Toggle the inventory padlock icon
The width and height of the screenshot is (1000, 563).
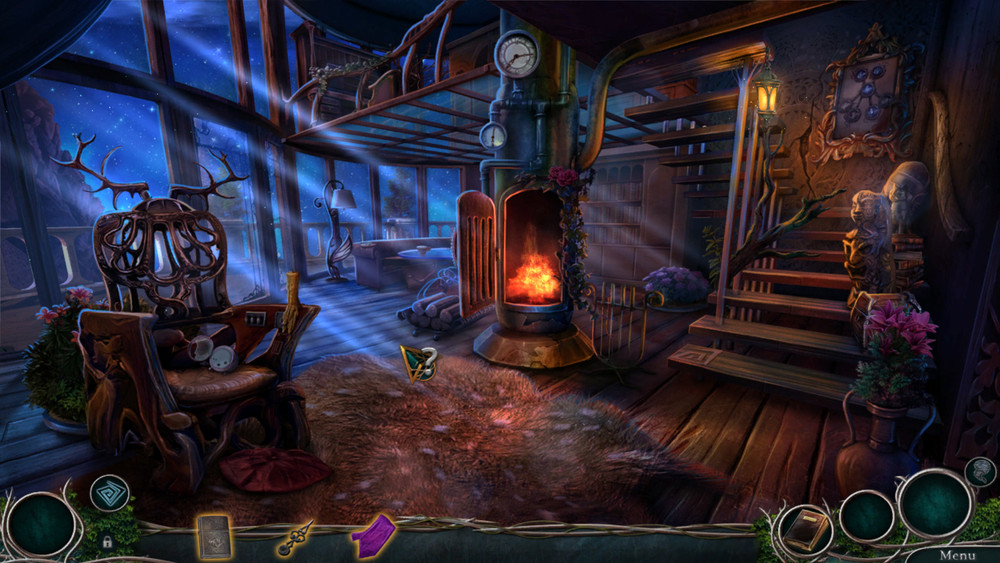tap(106, 542)
